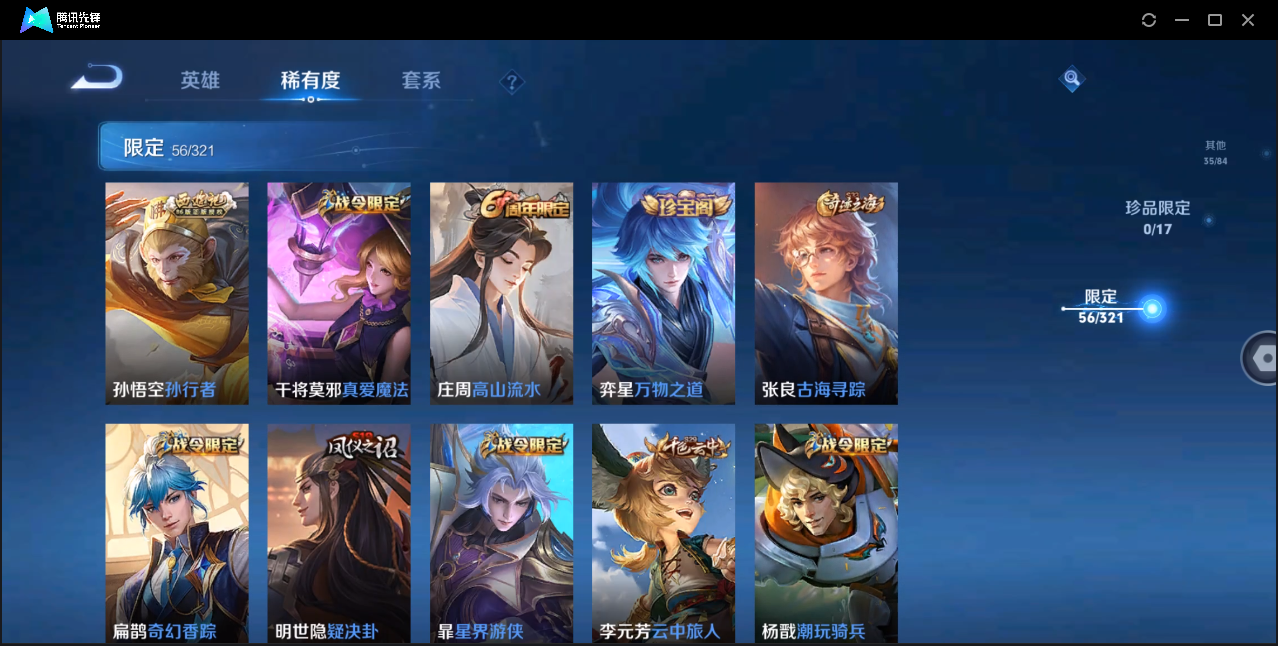Go back using the return arrow
Viewport: 1278px width, 646px height.
(97, 78)
